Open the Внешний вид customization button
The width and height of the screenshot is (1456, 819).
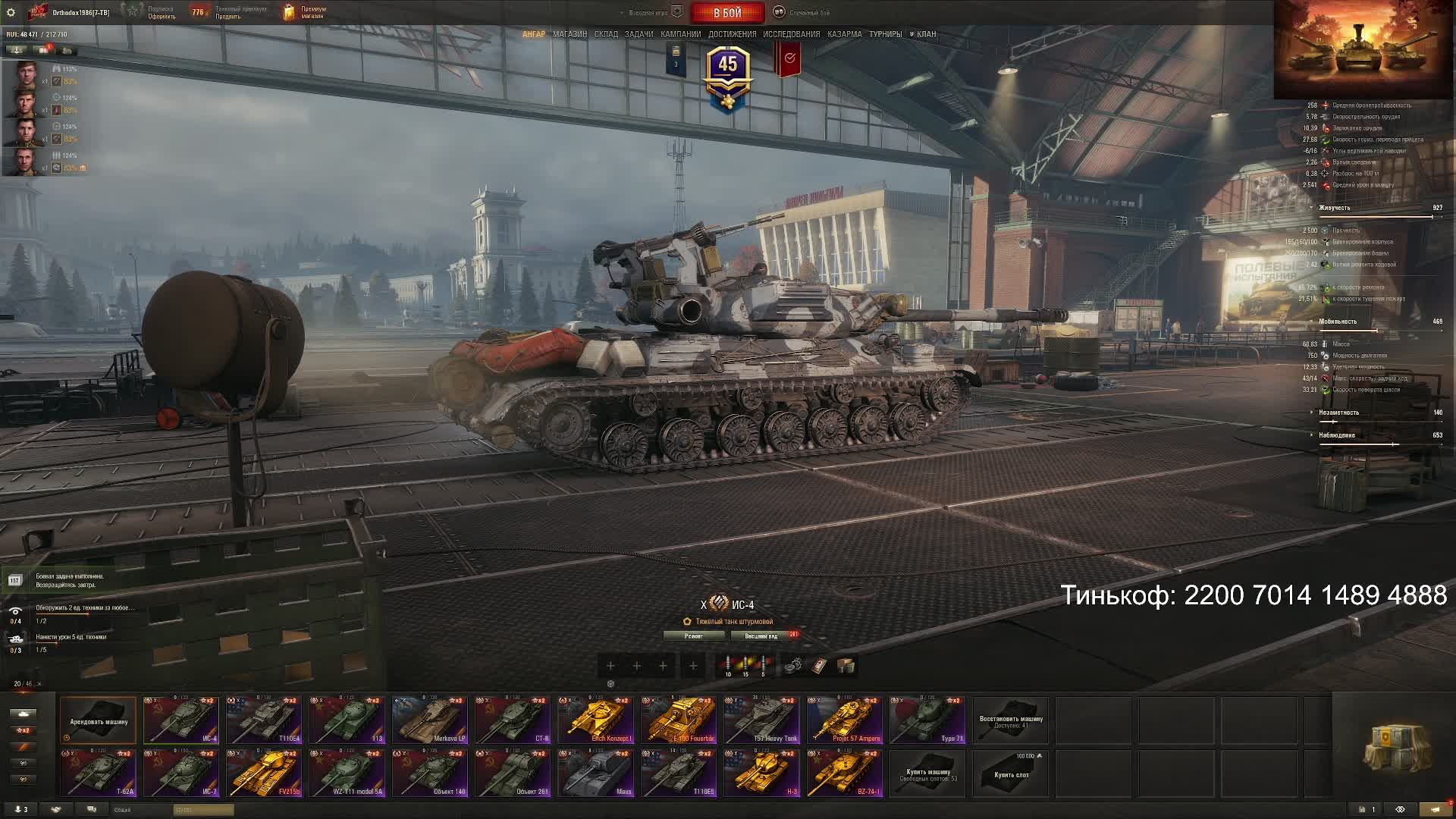click(x=761, y=636)
